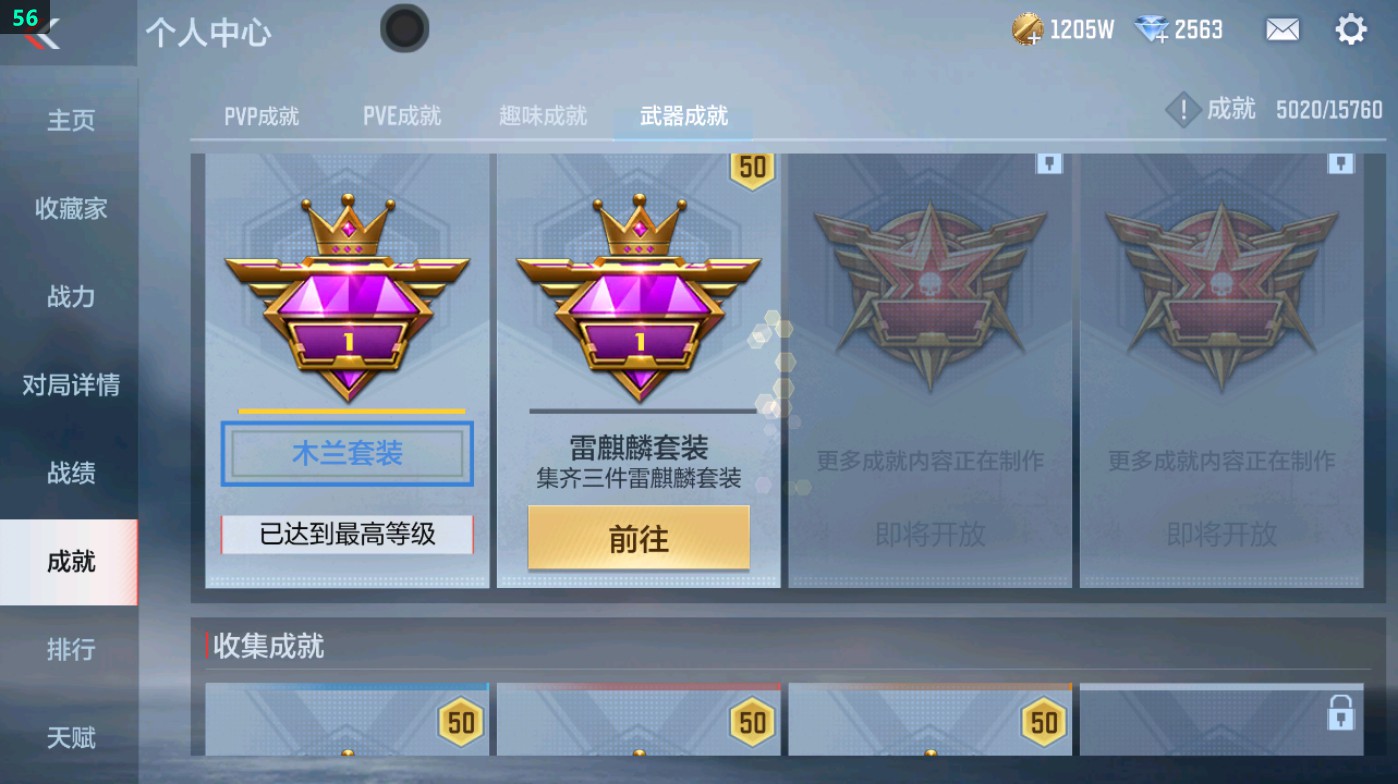
Task: Open the mail inbox icon
Action: pos(1284,29)
